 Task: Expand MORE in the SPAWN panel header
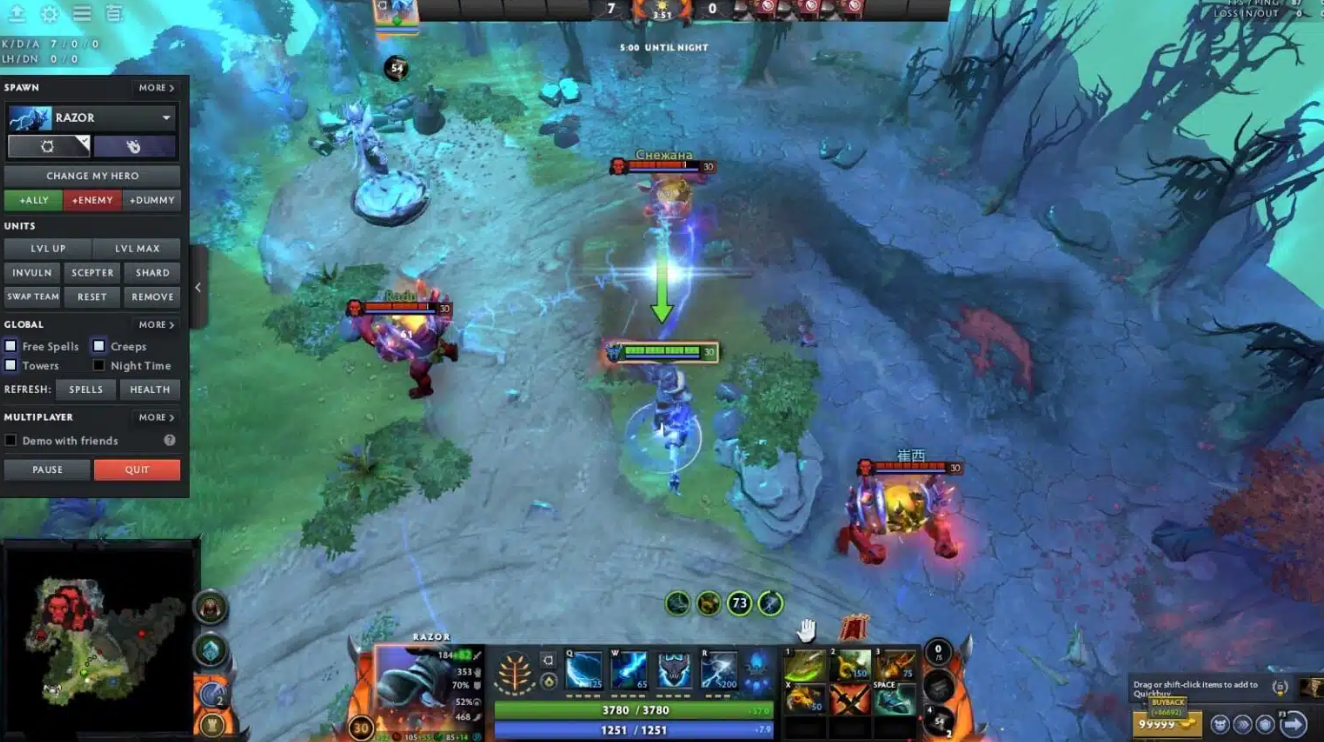tap(156, 87)
